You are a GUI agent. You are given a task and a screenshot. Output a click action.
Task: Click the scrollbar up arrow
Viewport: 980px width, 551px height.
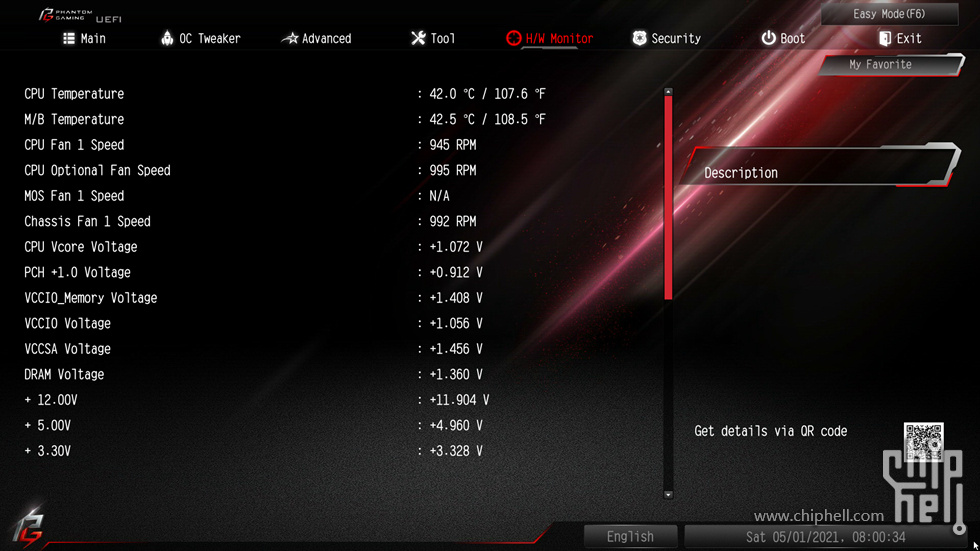(668, 92)
